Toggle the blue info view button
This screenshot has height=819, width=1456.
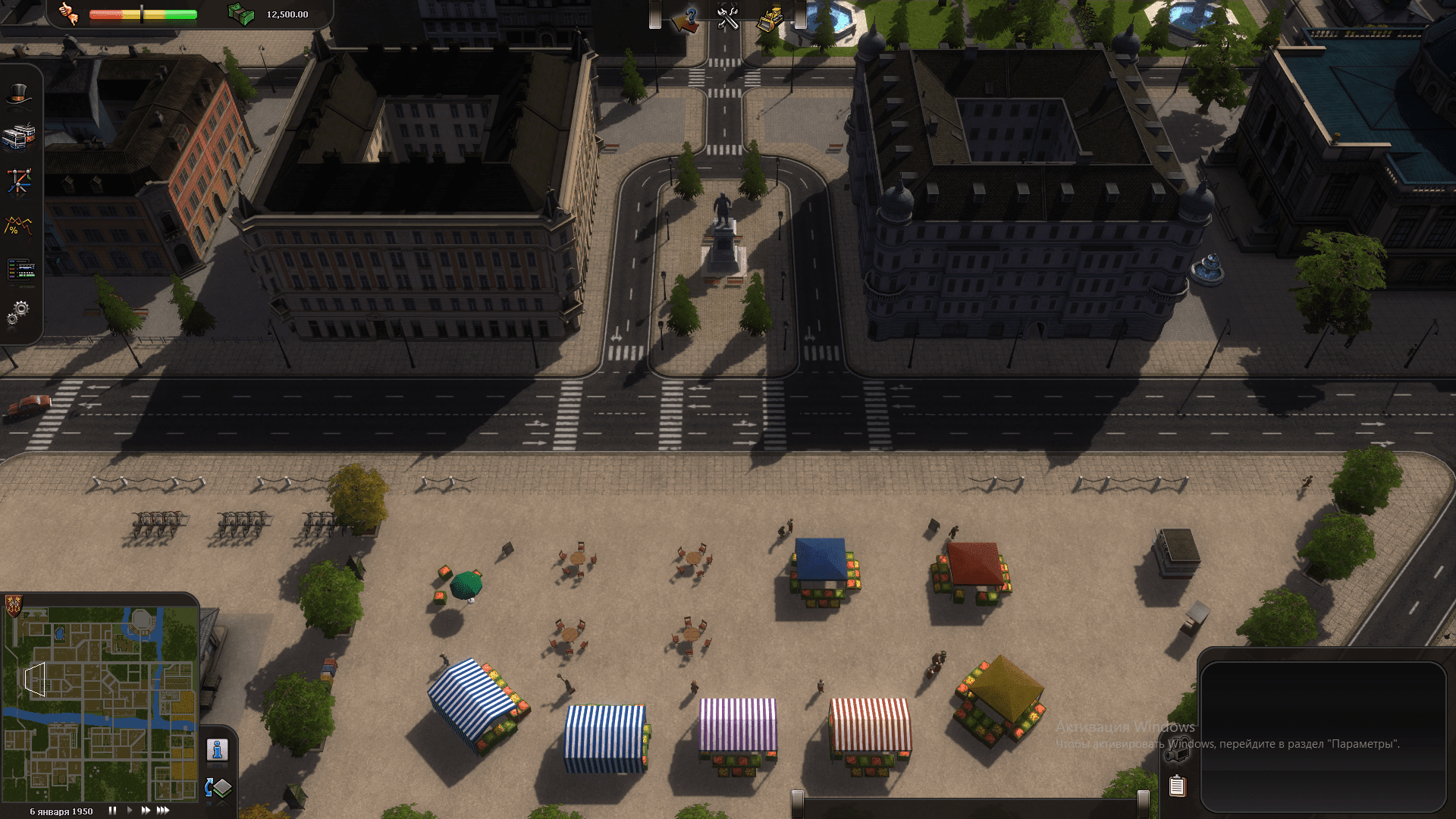coord(218,749)
